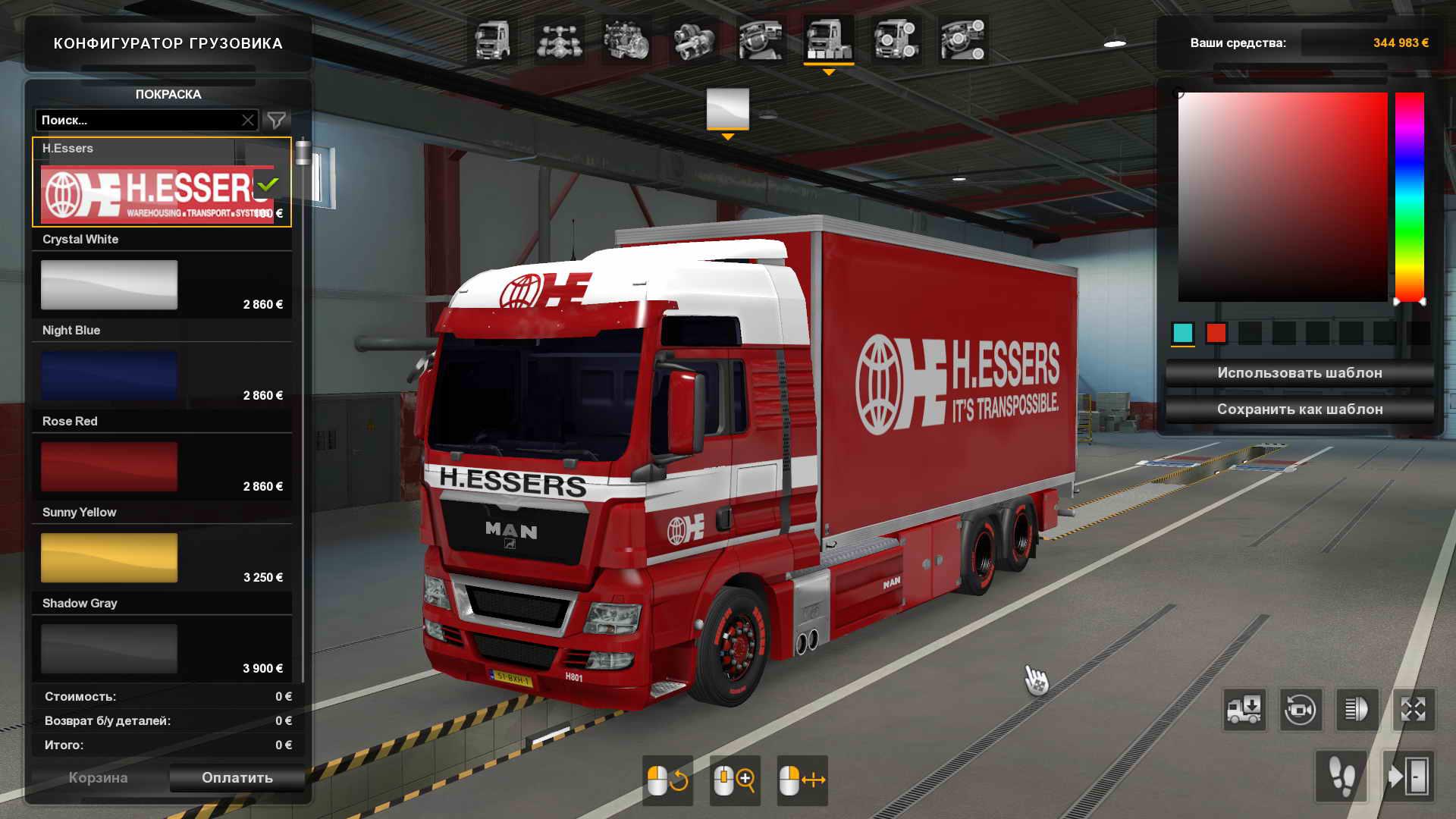The image size is (1456, 819).
Task: Click the Оплатить pay button
Action: pos(237,778)
